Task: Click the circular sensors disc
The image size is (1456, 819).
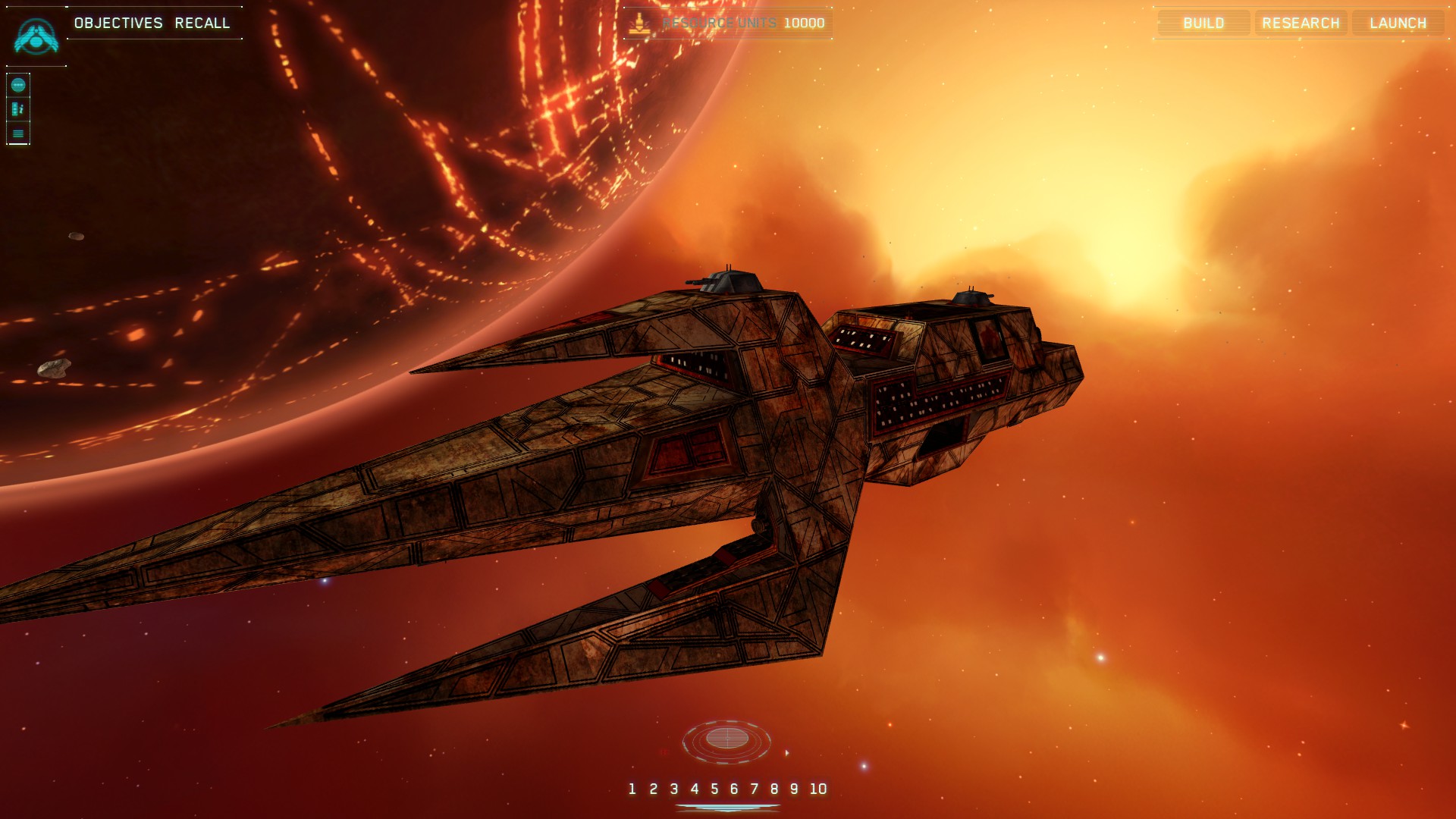Action: pyautogui.click(x=726, y=739)
